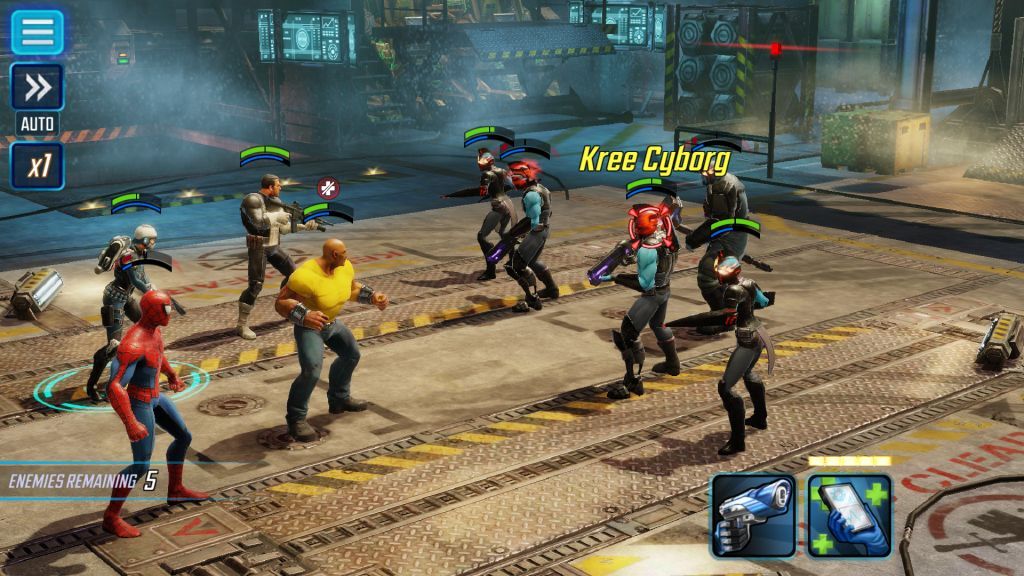Open the hamburger pause menu

tap(37, 32)
